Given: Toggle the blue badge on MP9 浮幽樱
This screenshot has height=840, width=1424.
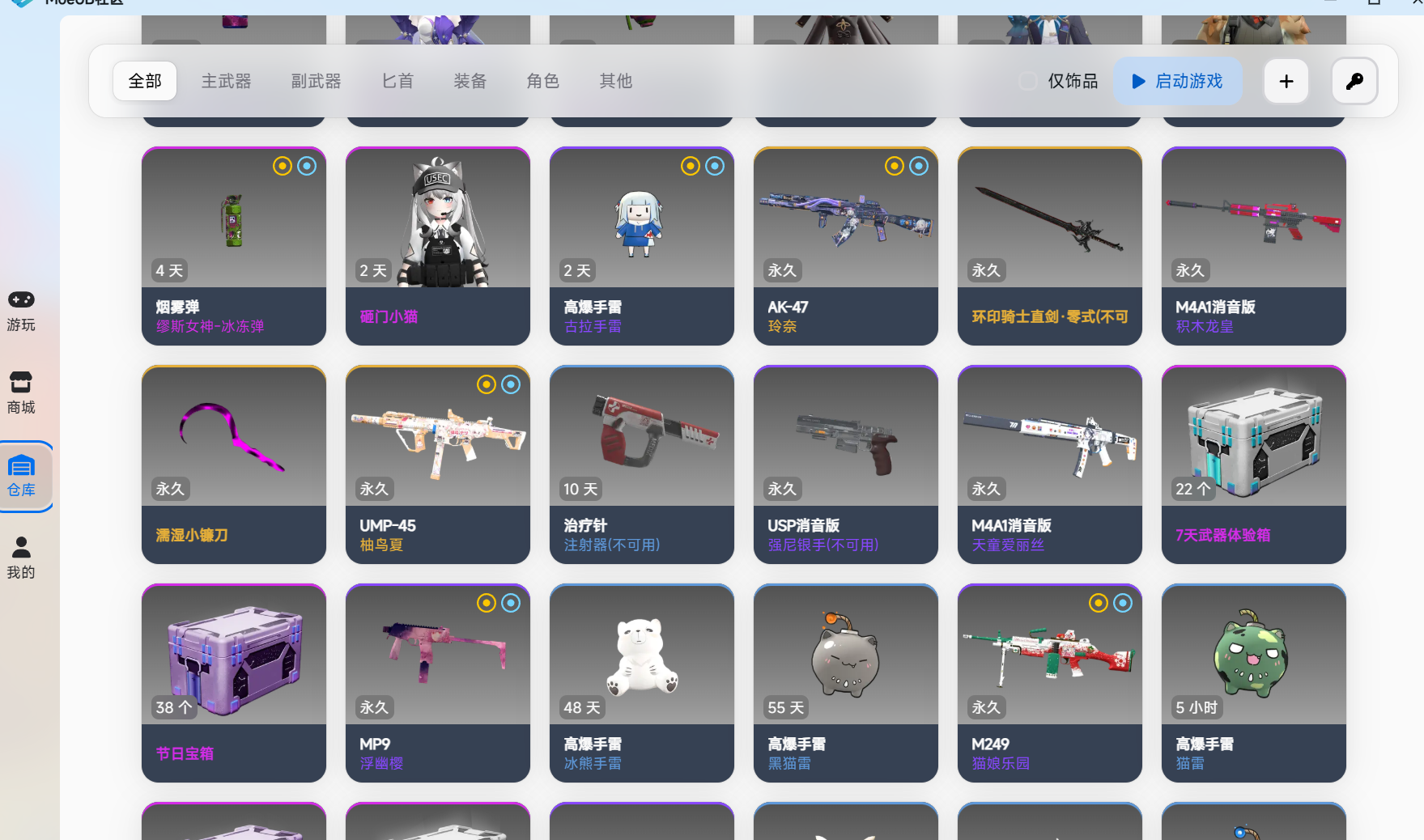Looking at the screenshot, I should pyautogui.click(x=511, y=603).
